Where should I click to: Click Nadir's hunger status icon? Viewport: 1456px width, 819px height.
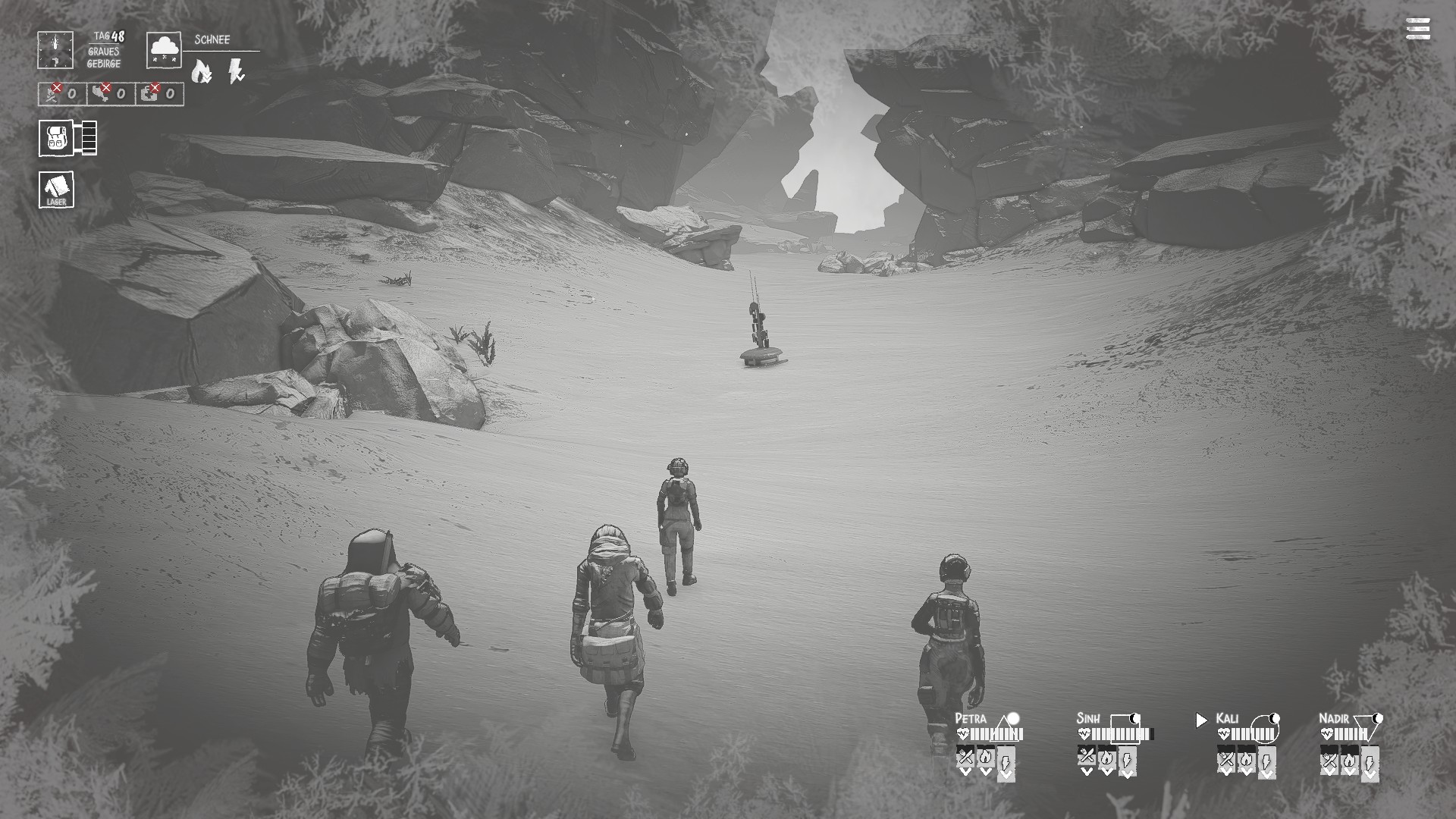click(1329, 758)
